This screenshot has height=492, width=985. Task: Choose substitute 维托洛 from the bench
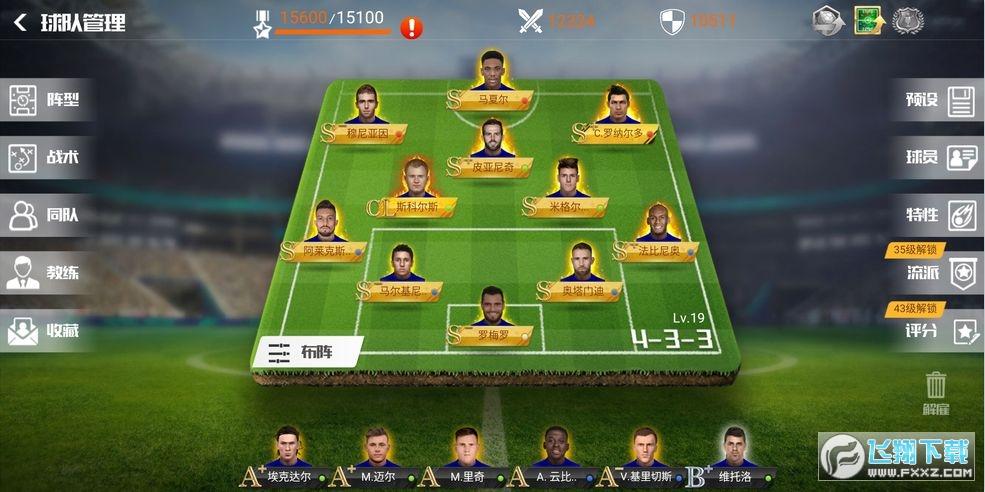tap(732, 457)
